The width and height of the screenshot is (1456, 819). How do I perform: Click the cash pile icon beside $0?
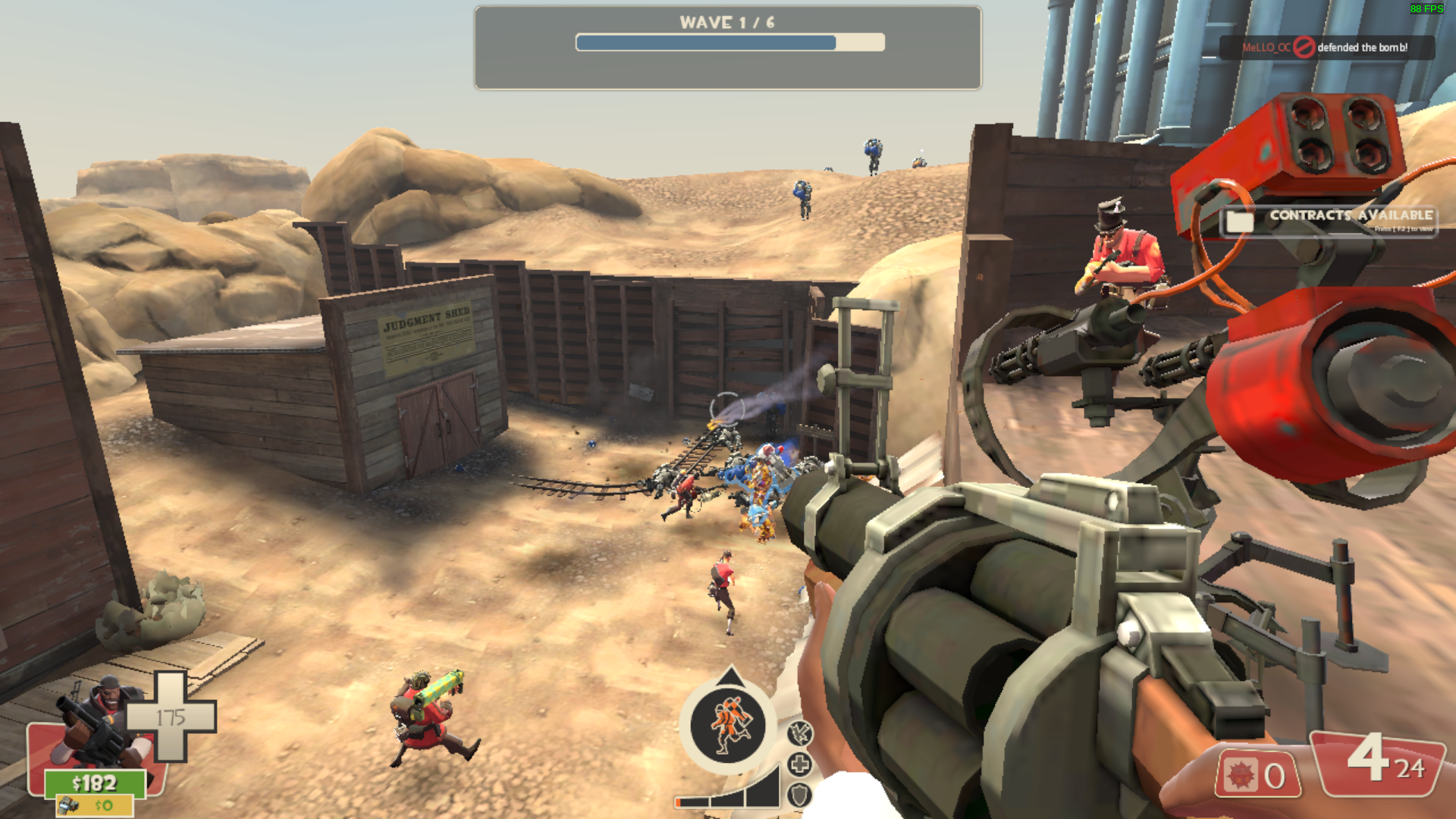pos(70,805)
